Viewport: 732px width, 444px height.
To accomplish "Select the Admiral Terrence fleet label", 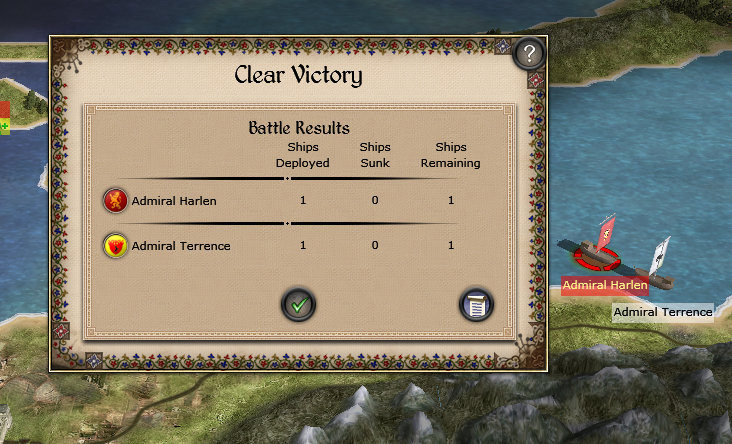I will [662, 312].
